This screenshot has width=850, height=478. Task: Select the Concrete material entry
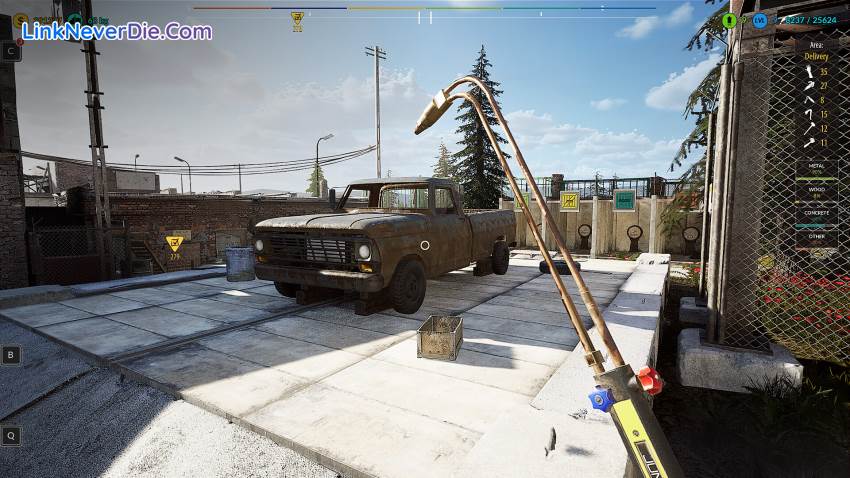point(816,213)
